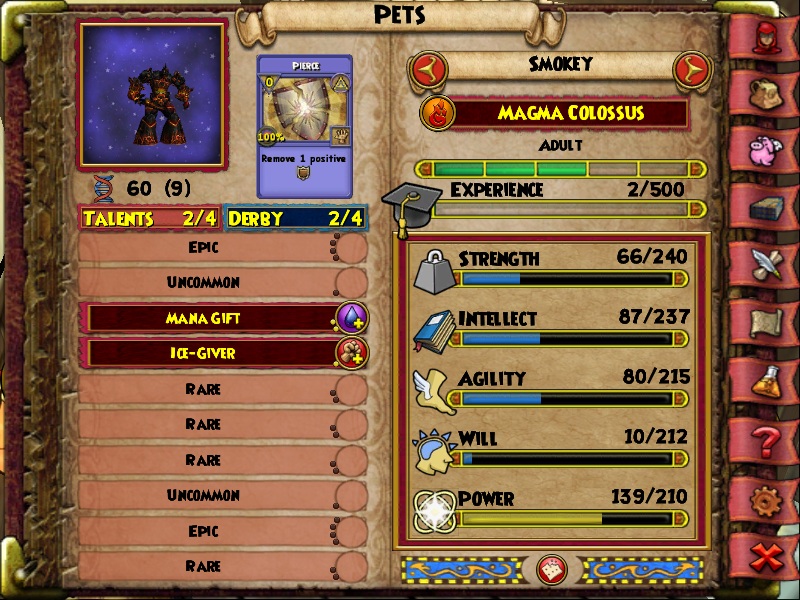Select the Ice-Giver talent row
The image size is (800, 600).
click(x=212, y=353)
